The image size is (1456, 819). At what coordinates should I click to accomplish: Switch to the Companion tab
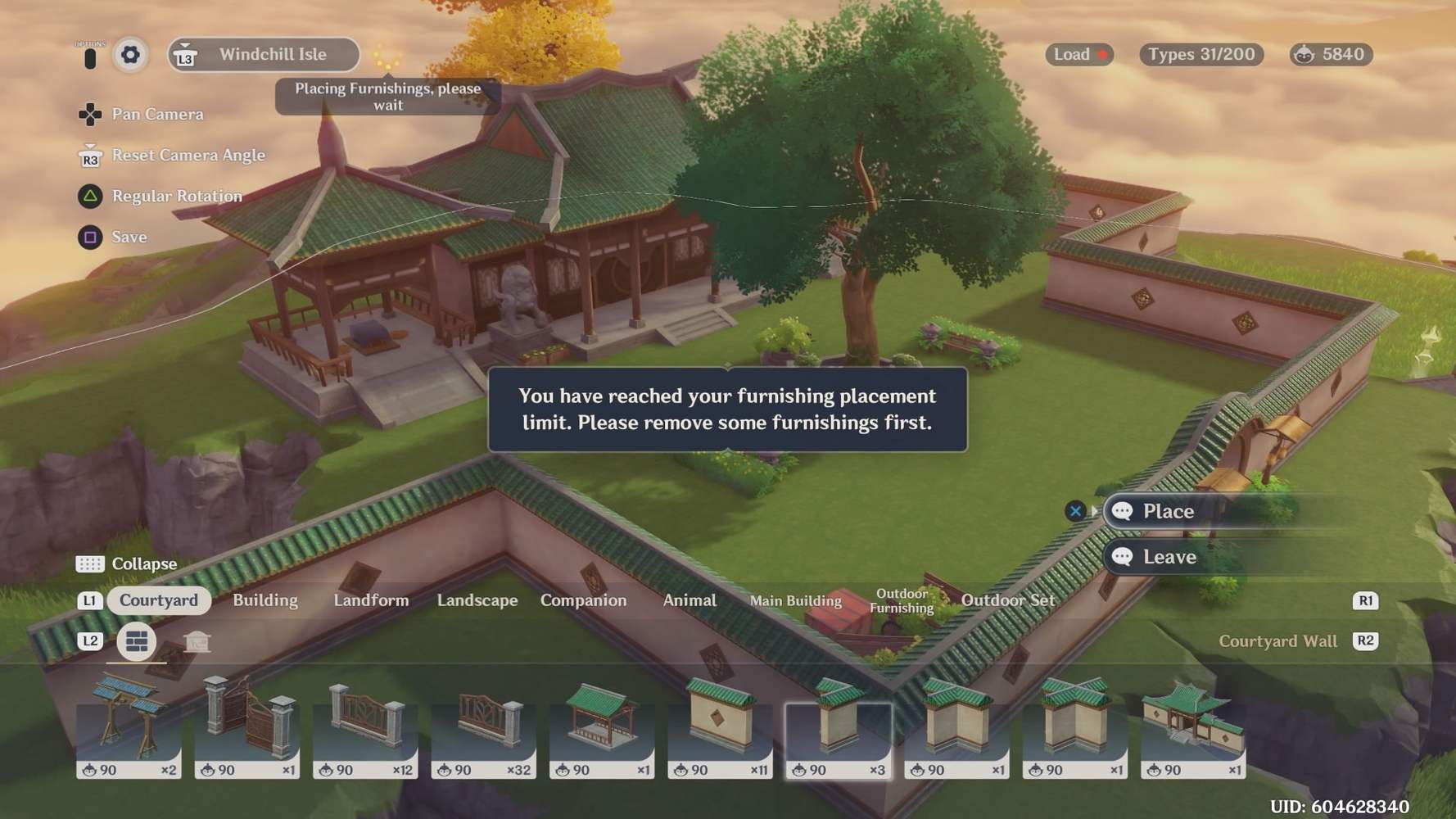(583, 600)
